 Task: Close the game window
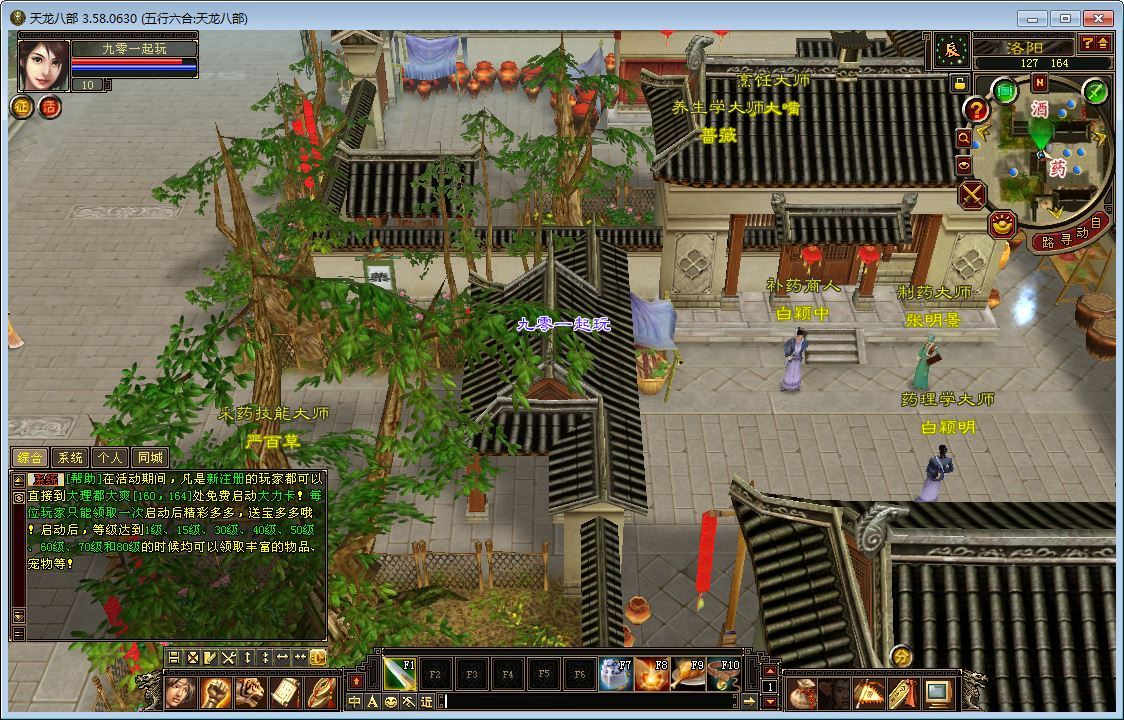pyautogui.click(x=1098, y=18)
